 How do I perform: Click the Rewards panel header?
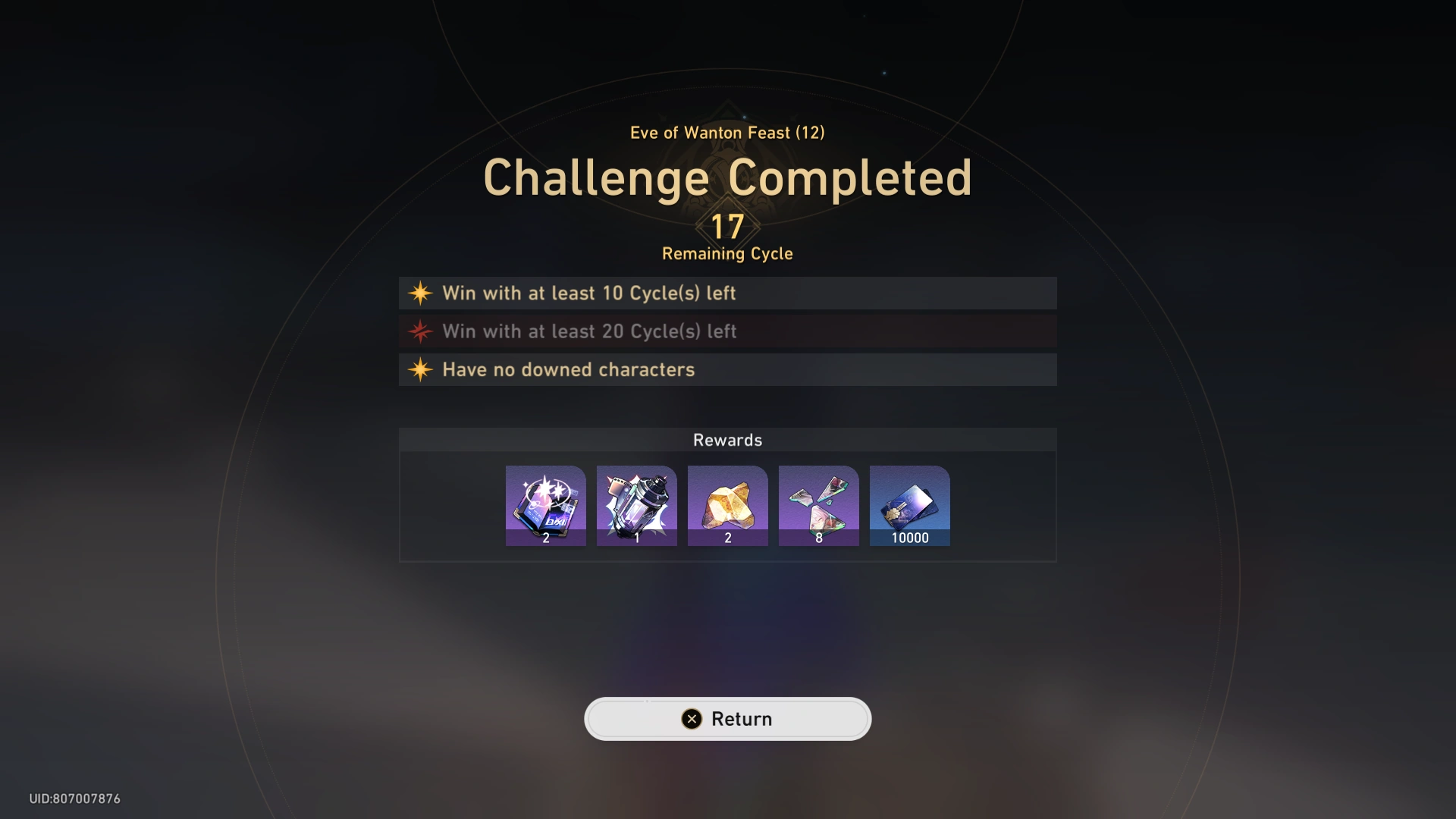click(x=727, y=440)
